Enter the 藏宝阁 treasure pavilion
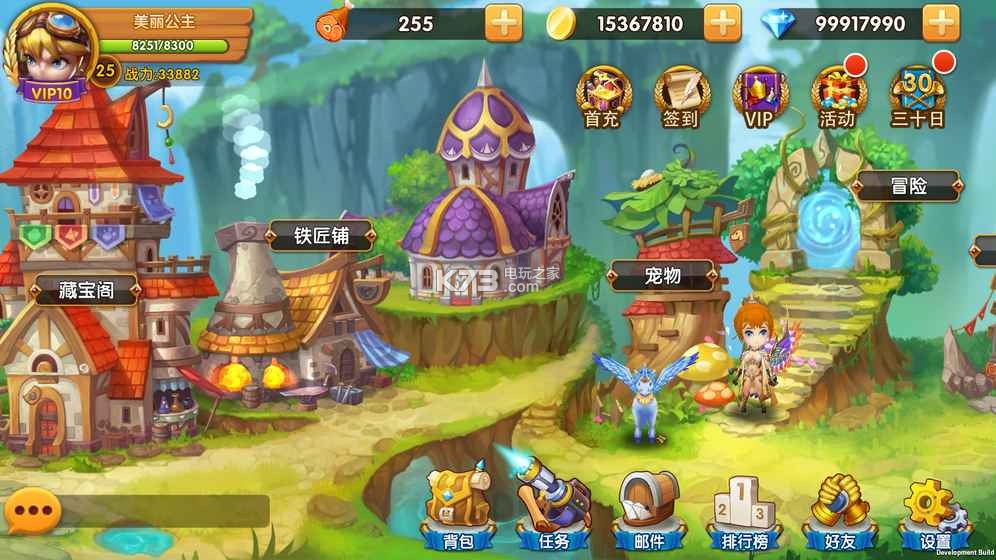996x560 pixels. [x=86, y=291]
